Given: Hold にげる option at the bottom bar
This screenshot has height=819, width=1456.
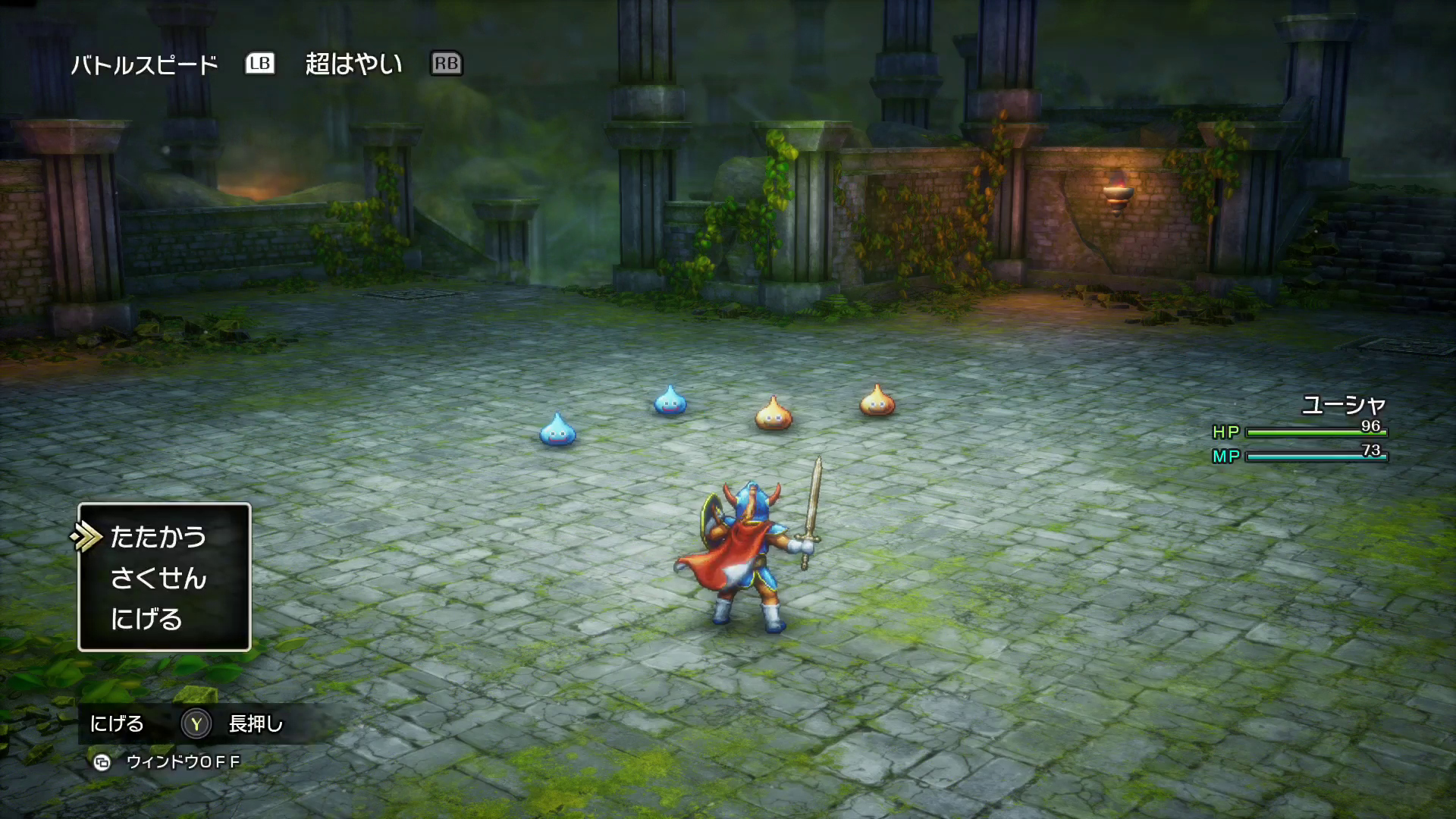Looking at the screenshot, I should pos(118,724).
